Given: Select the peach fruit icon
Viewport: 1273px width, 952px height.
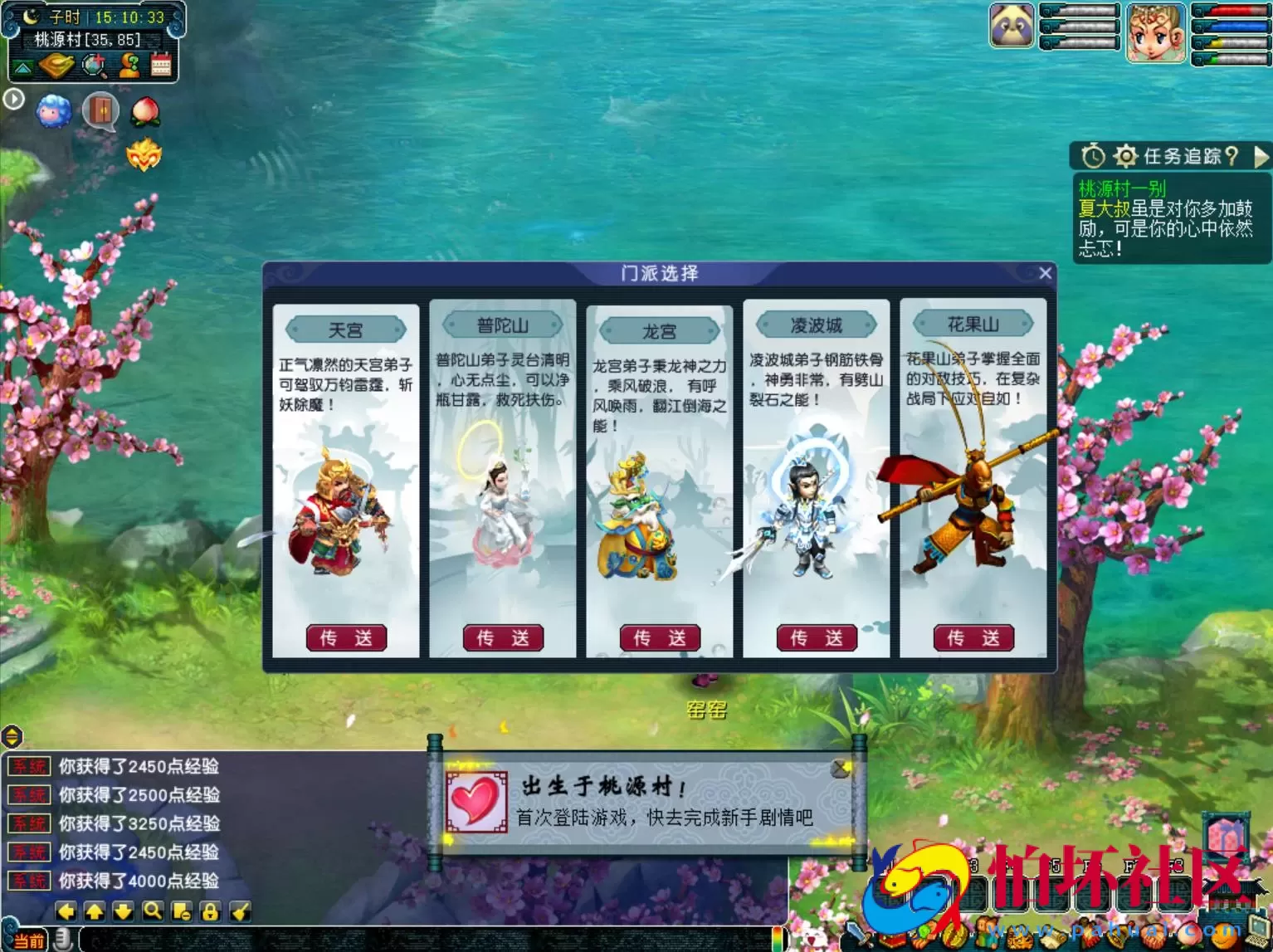Looking at the screenshot, I should pyautogui.click(x=146, y=112).
